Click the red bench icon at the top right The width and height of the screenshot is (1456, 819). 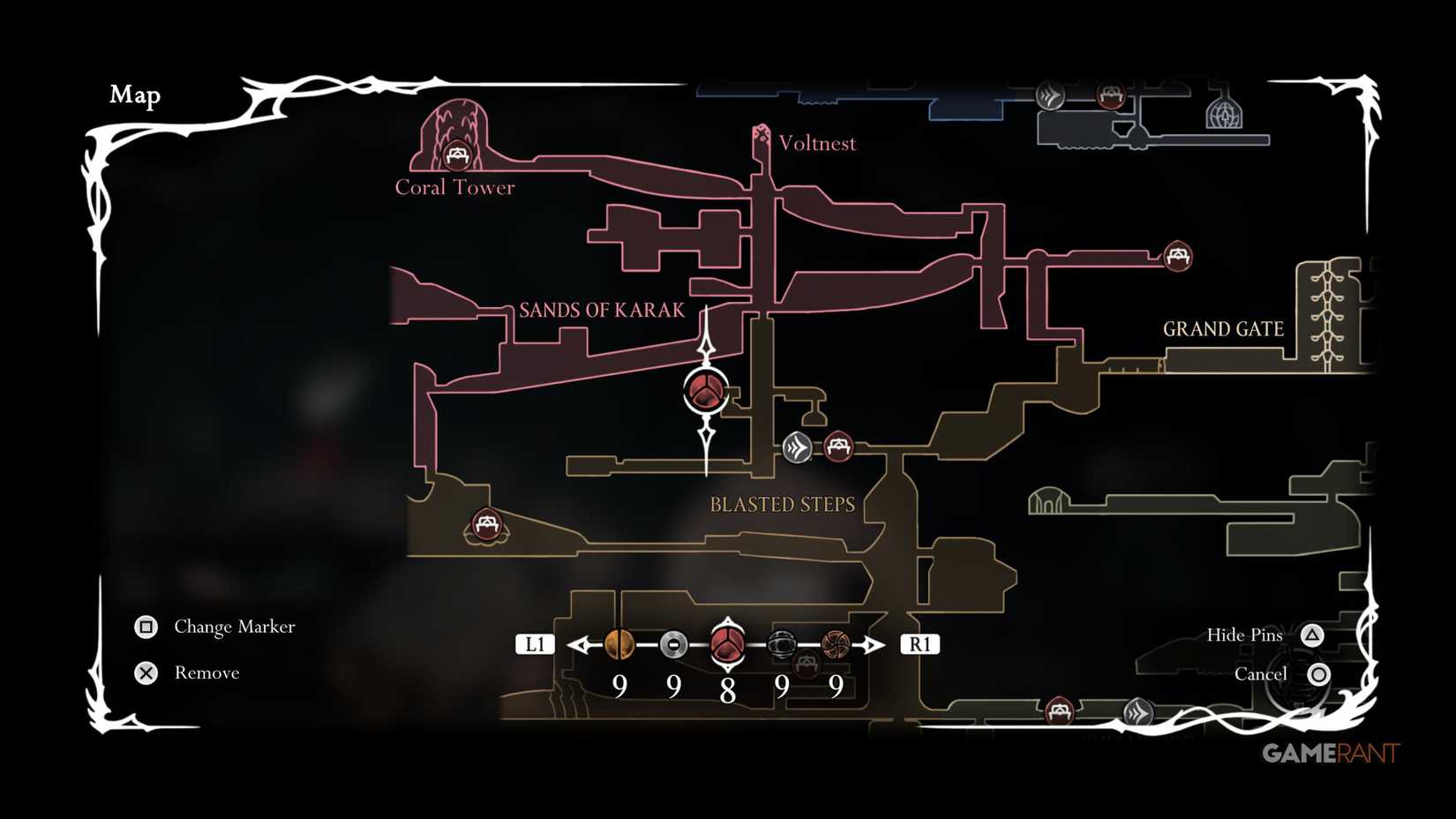pos(1109,96)
